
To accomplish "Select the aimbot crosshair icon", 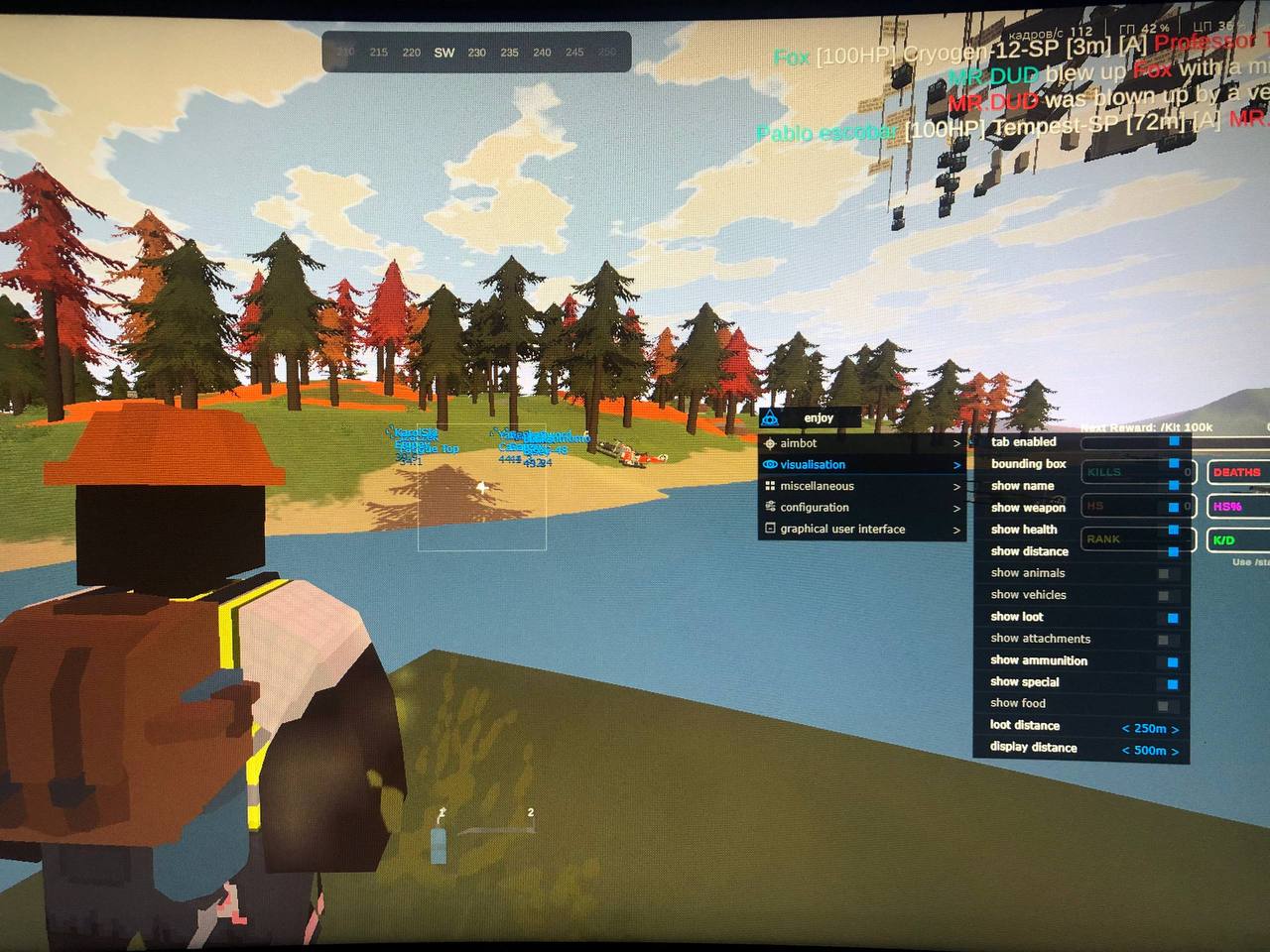I will pos(769,443).
